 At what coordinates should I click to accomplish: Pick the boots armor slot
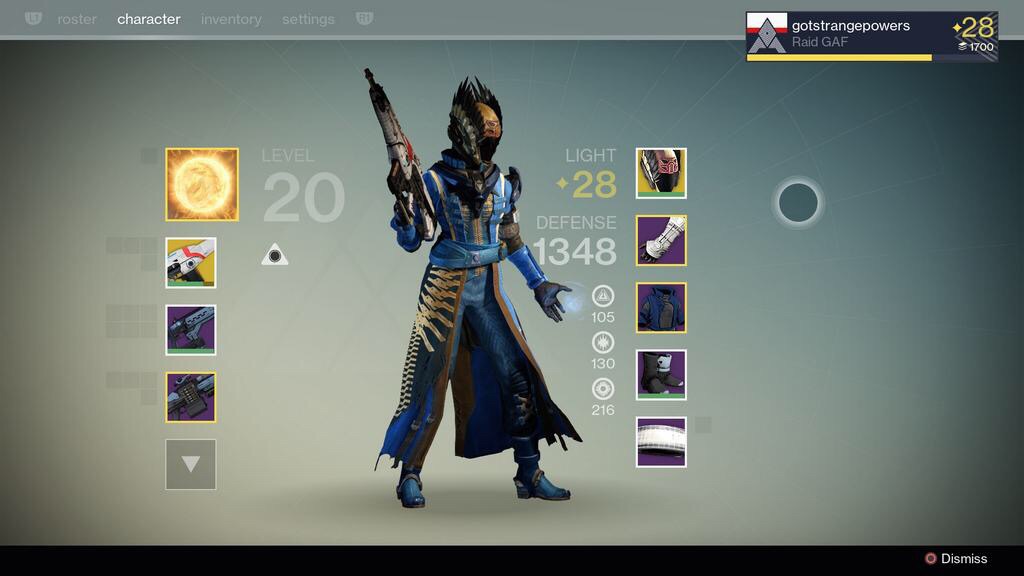click(x=661, y=375)
